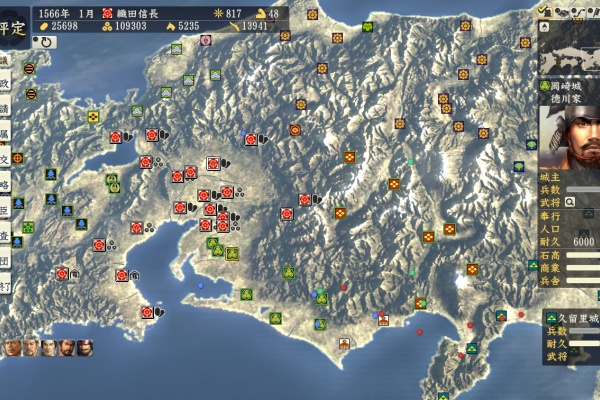The height and width of the screenshot is (400, 600).
Task: Select the pink crest castle marker
Action: [x=206, y=40]
